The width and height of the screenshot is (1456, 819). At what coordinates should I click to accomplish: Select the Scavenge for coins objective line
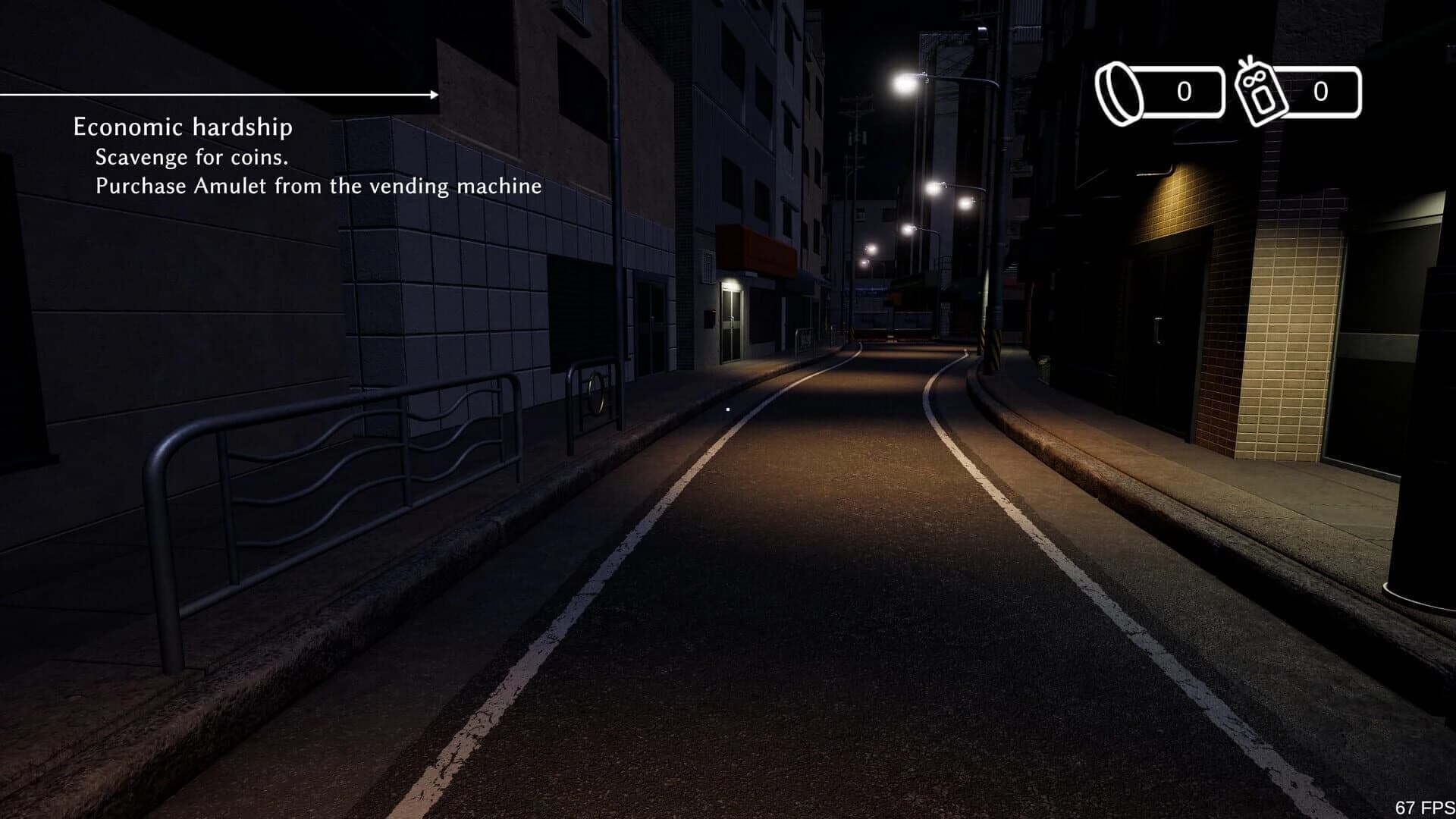(191, 158)
